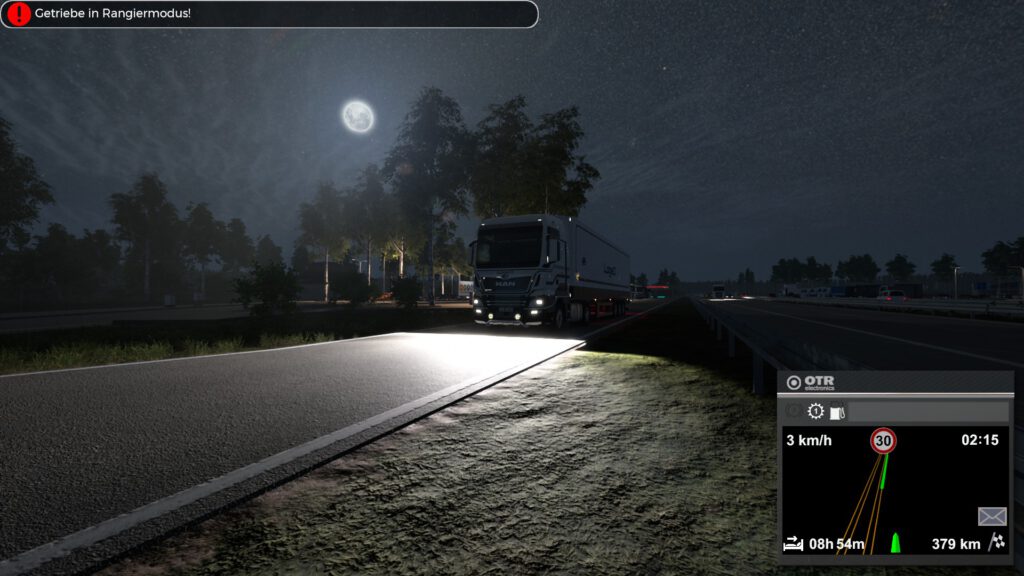Click the red exclamation warning icon
This screenshot has width=1024, height=576.
coord(19,14)
